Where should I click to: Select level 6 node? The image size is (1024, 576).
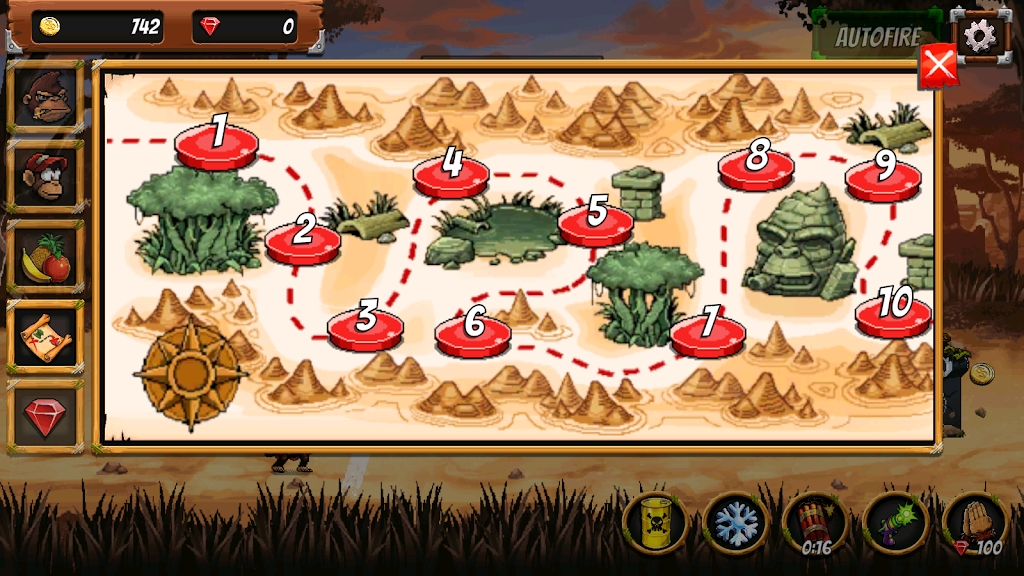click(473, 331)
